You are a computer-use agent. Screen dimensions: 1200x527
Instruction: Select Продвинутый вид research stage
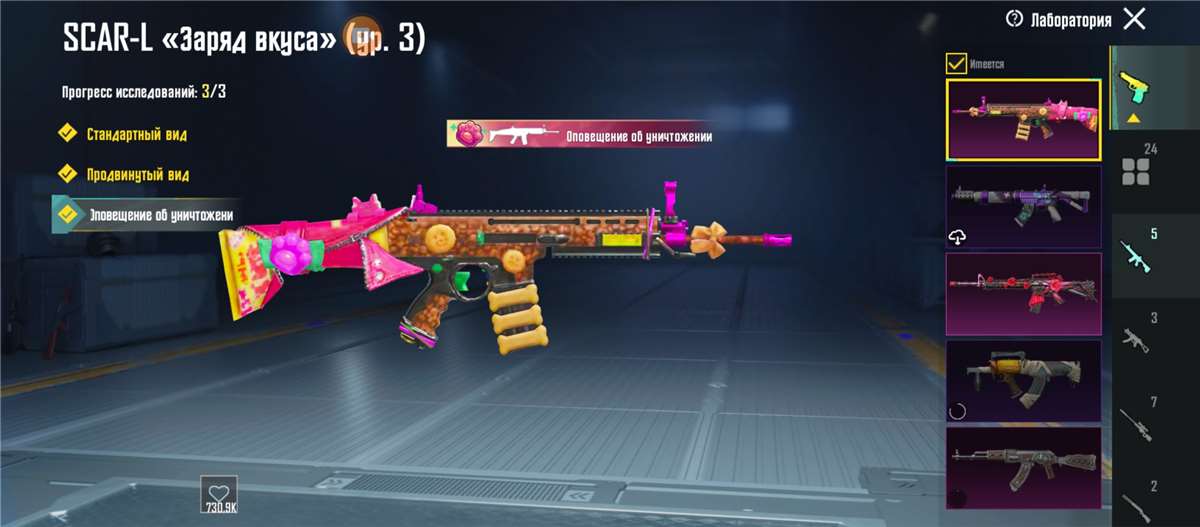coord(137,174)
